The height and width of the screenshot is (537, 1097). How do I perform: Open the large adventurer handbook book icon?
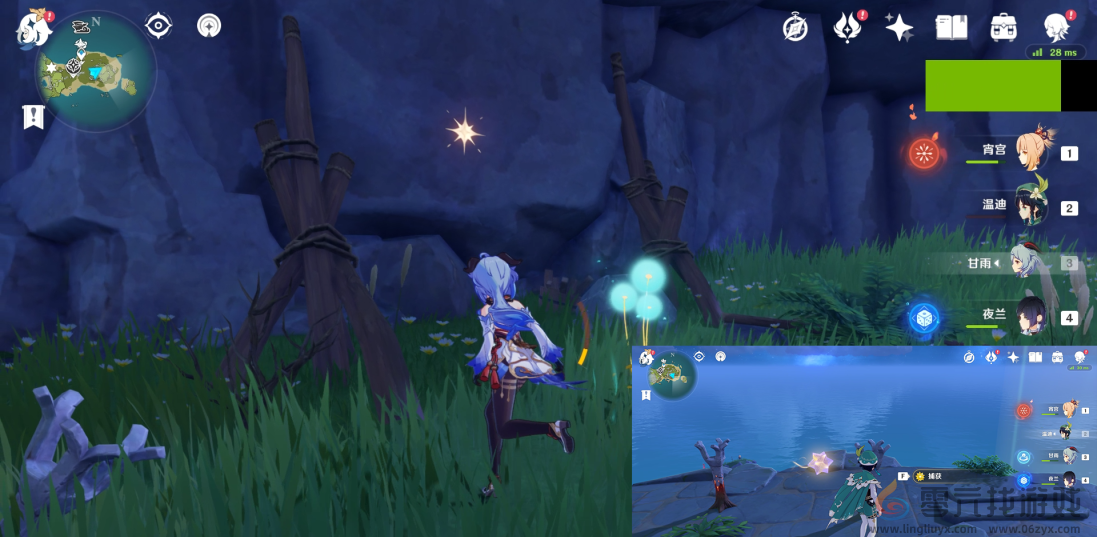click(x=951, y=28)
